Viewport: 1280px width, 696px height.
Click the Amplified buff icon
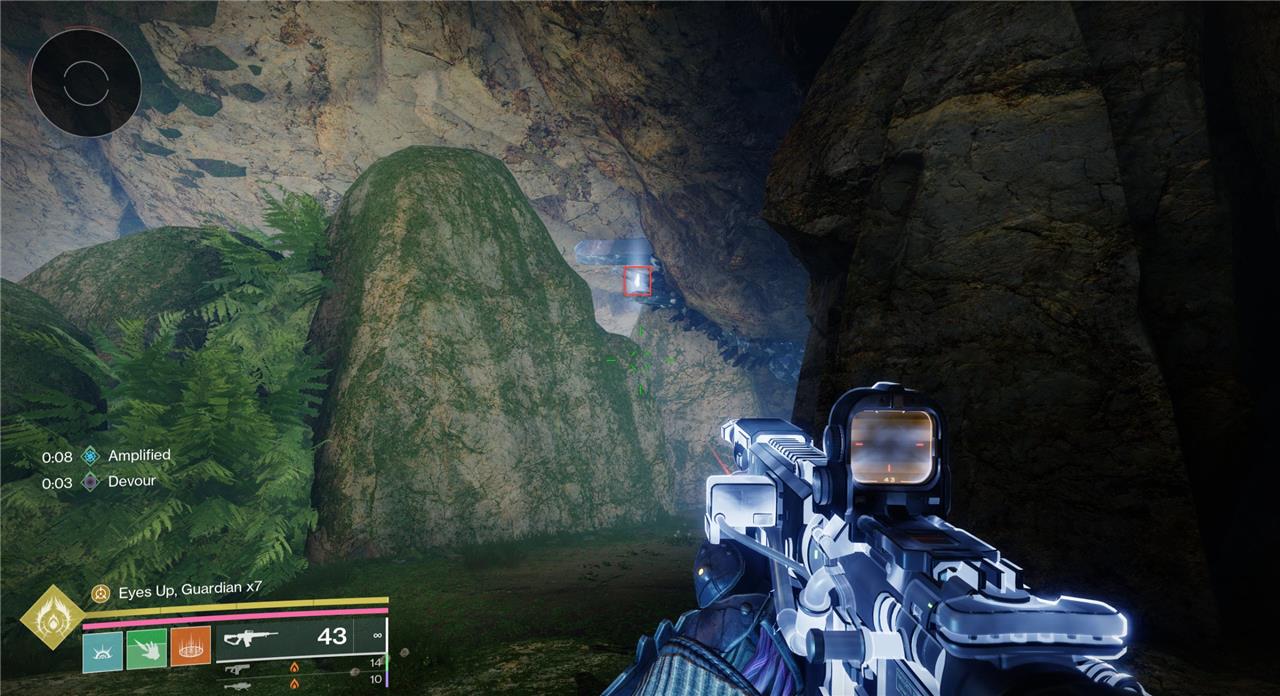pos(91,455)
